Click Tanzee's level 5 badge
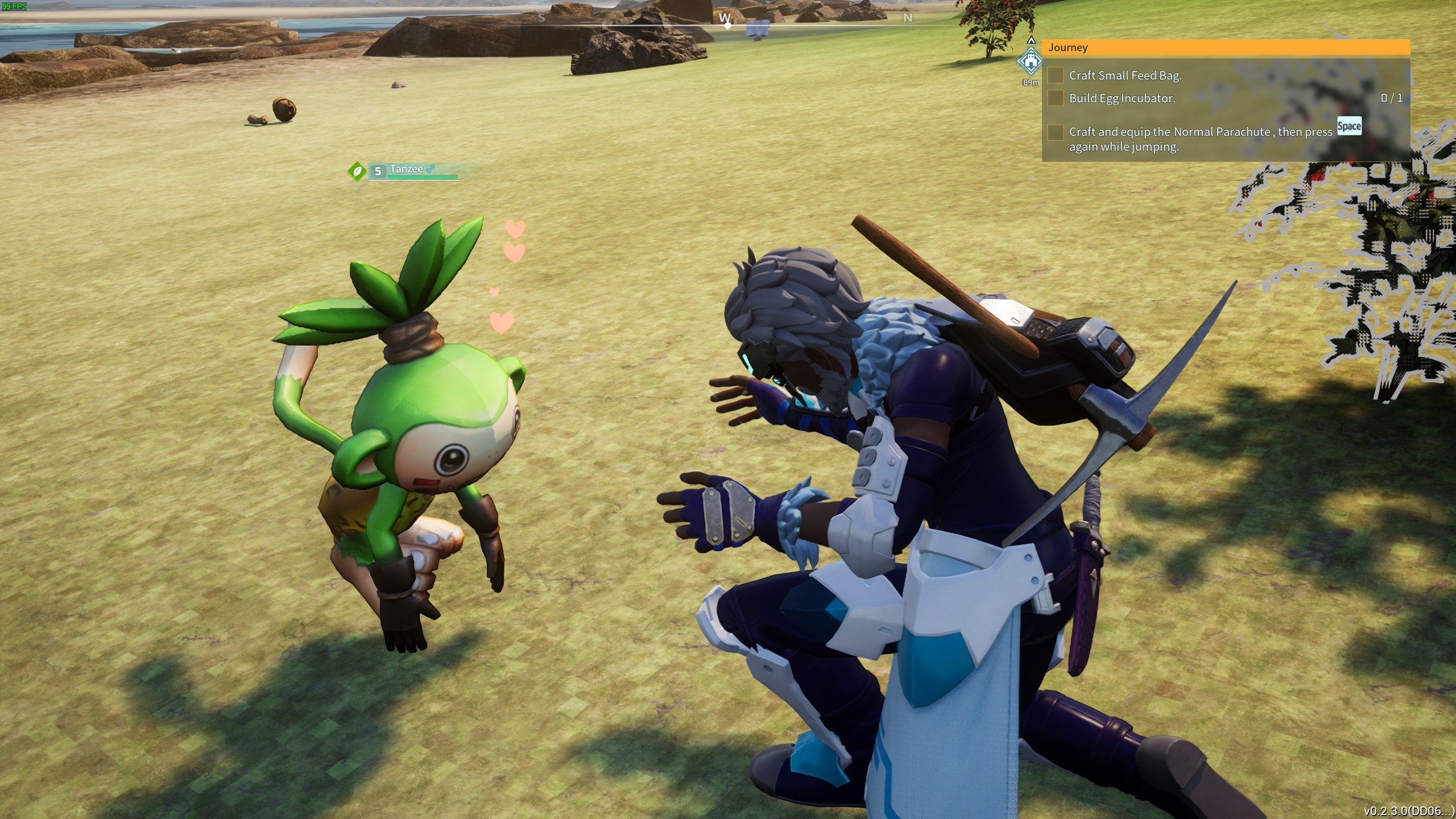This screenshot has width=1456, height=819. [x=378, y=171]
